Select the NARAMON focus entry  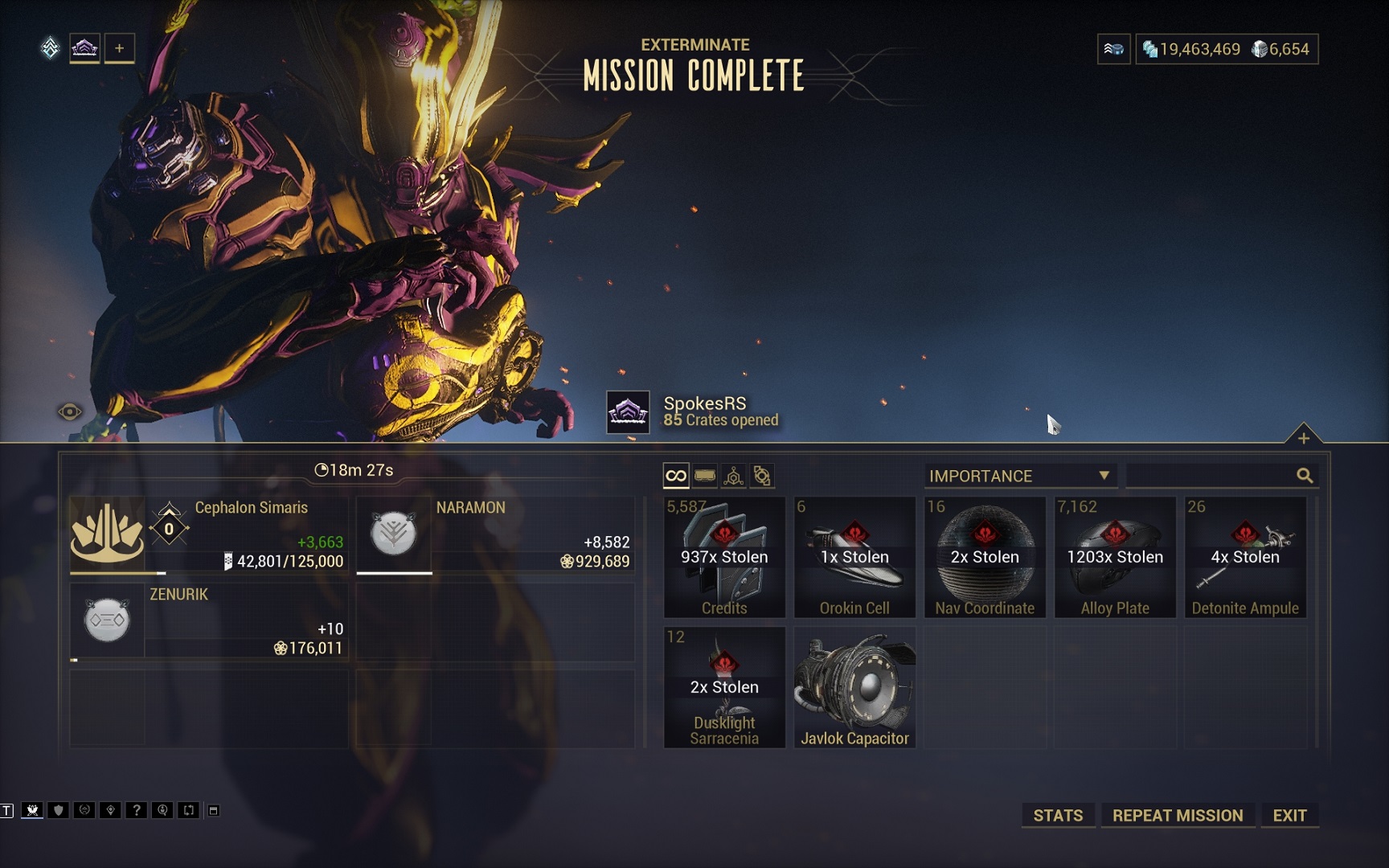[495, 534]
